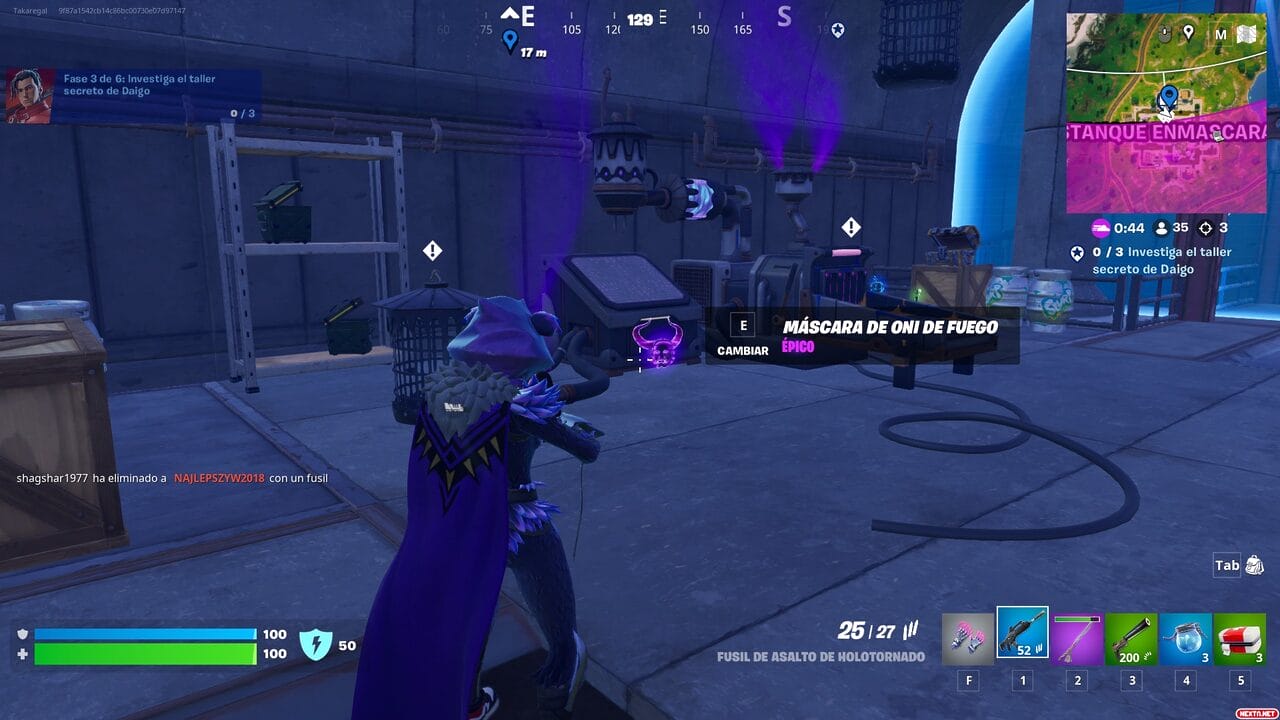
Task: Select the claw gloves slot
Action: (x=968, y=639)
